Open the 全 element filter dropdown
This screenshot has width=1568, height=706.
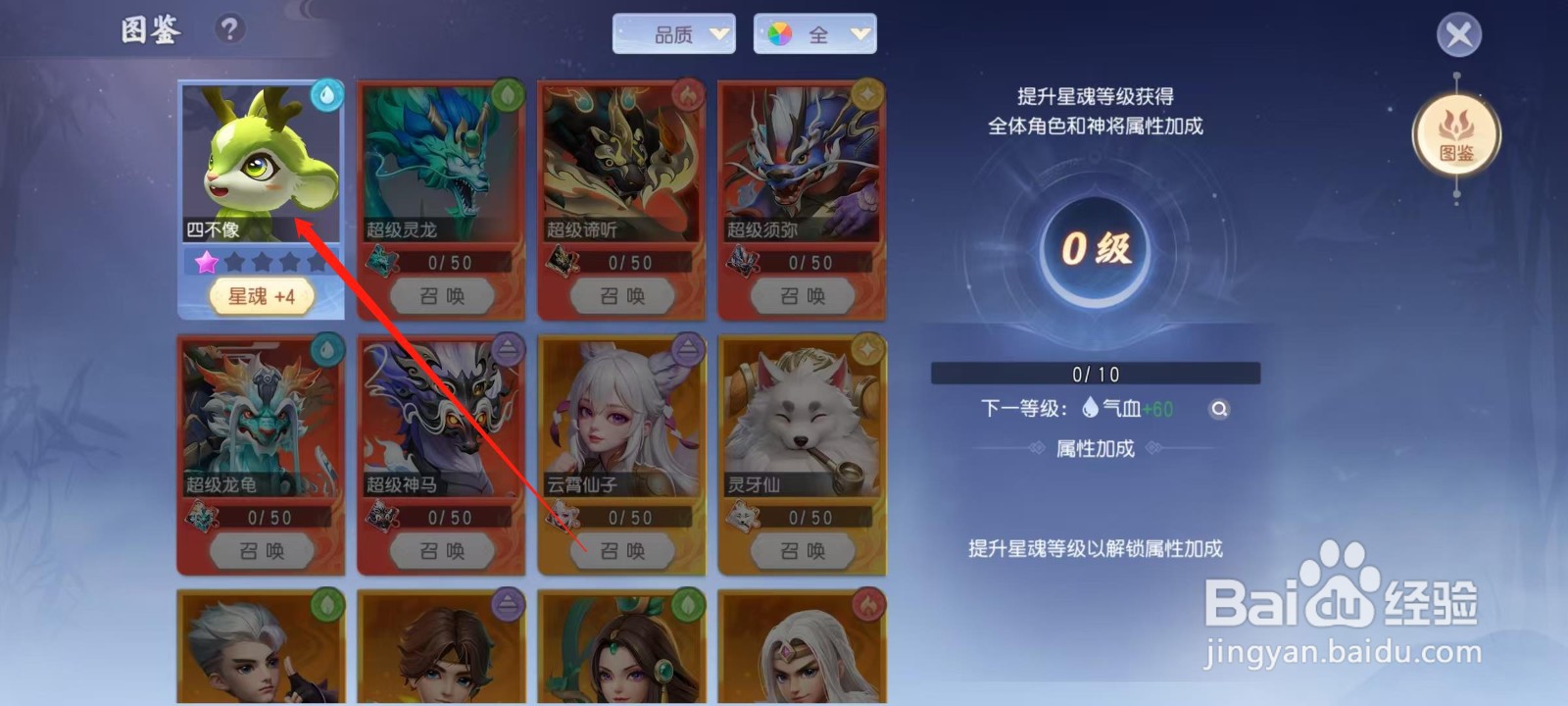[815, 32]
